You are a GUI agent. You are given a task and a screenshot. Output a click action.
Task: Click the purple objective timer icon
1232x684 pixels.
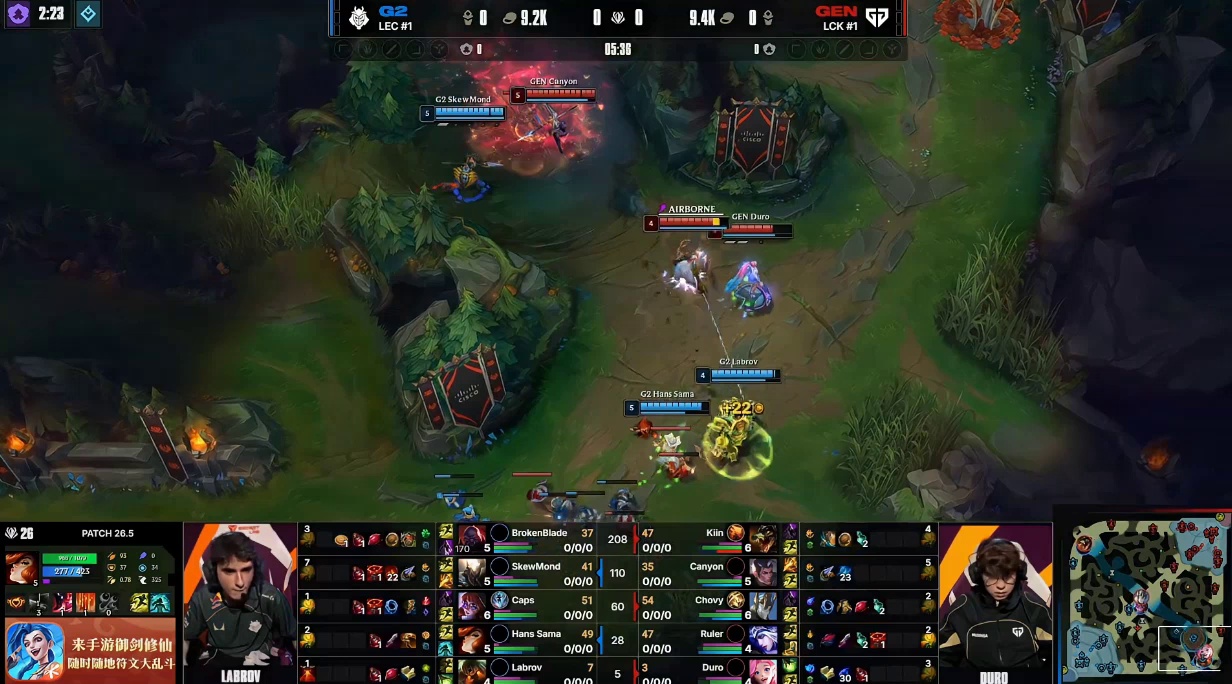pos(19,14)
